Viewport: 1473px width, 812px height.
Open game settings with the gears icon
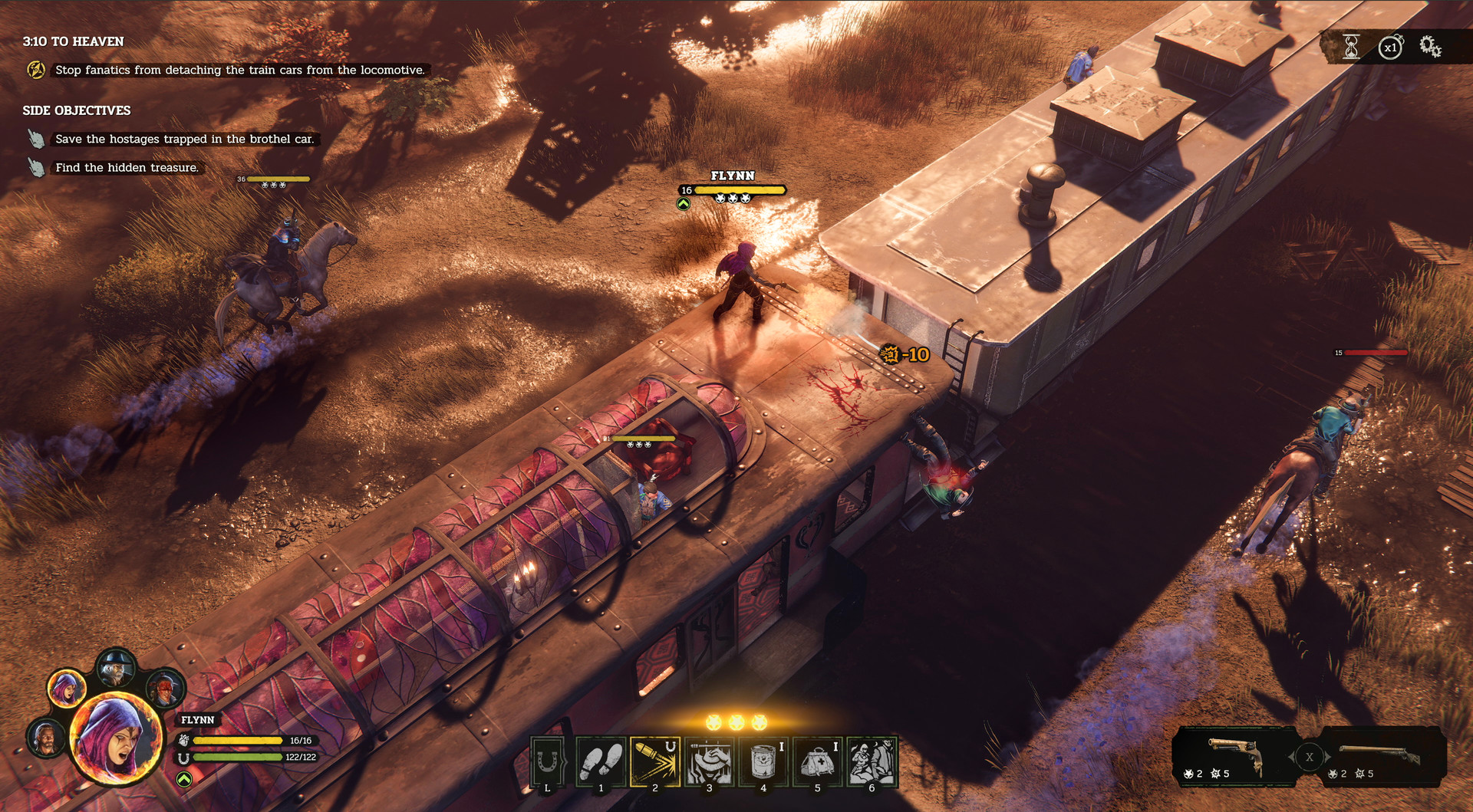[1430, 47]
